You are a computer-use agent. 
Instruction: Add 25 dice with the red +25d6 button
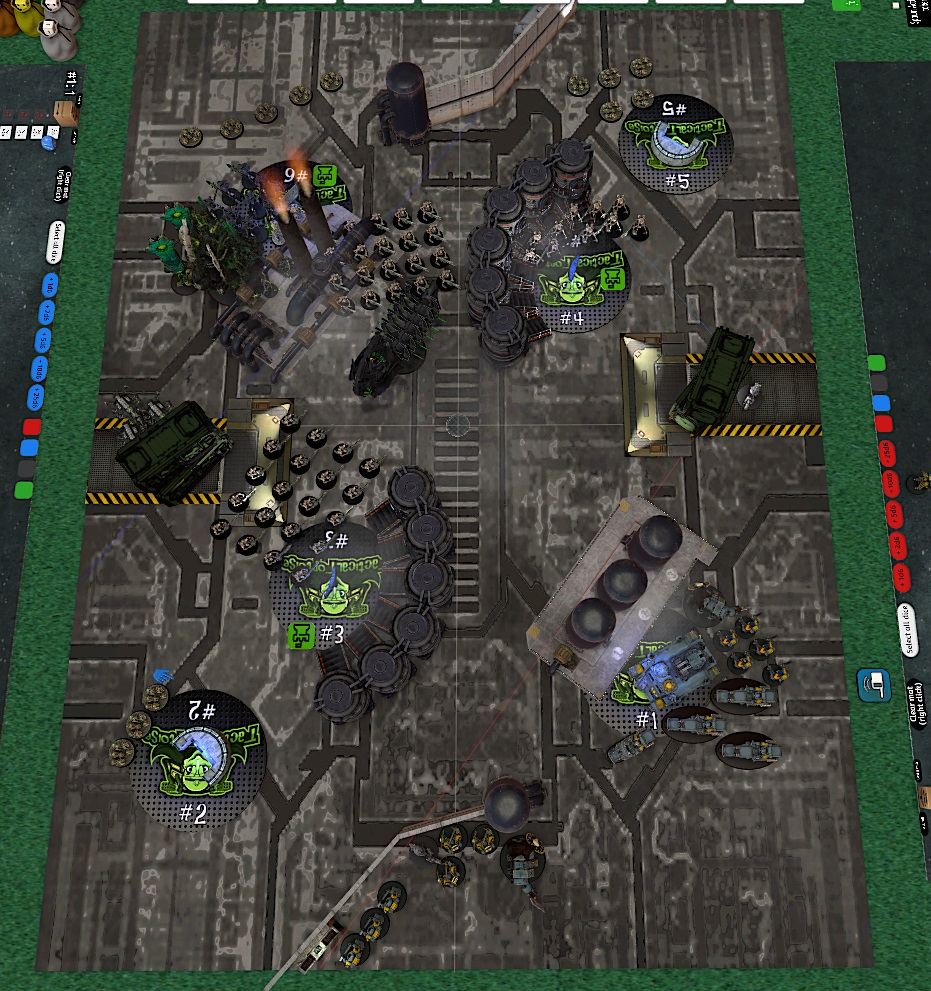[x=889, y=457]
